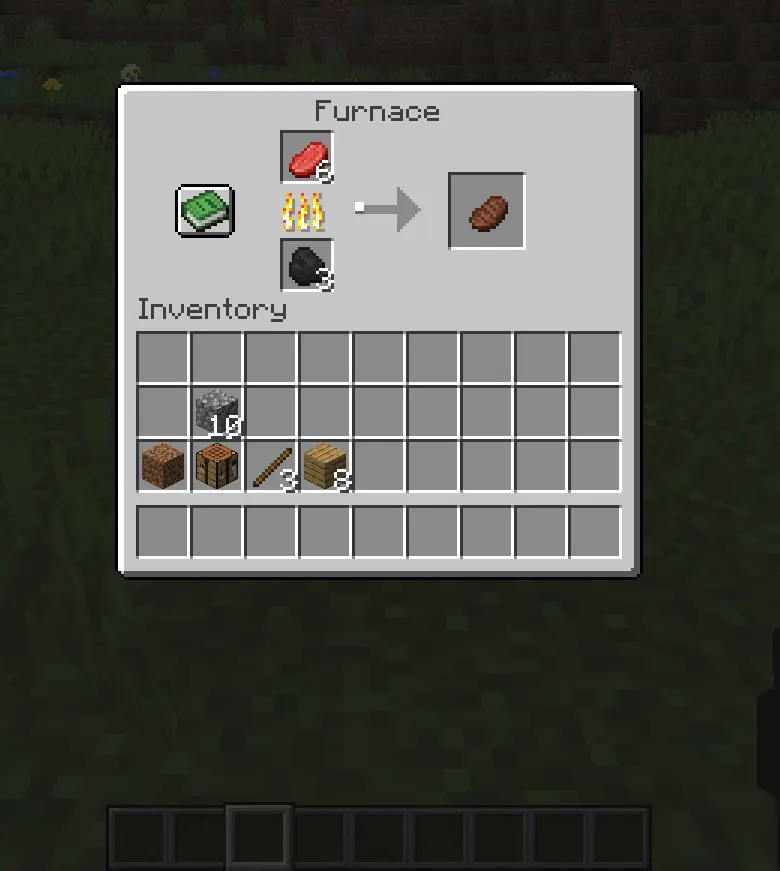Select the coal in the fuel slot
The height and width of the screenshot is (871, 780).
coord(307,265)
